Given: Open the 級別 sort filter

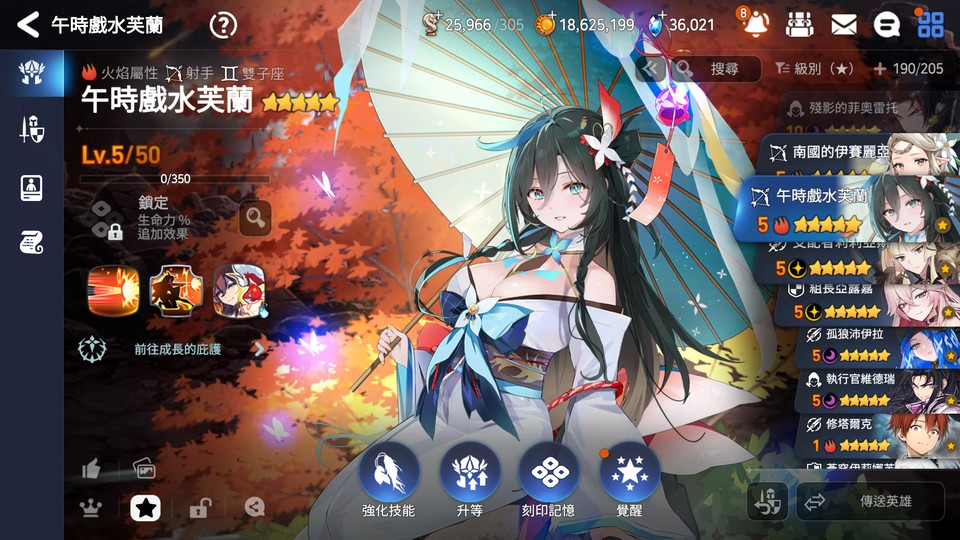Looking at the screenshot, I should [814, 69].
